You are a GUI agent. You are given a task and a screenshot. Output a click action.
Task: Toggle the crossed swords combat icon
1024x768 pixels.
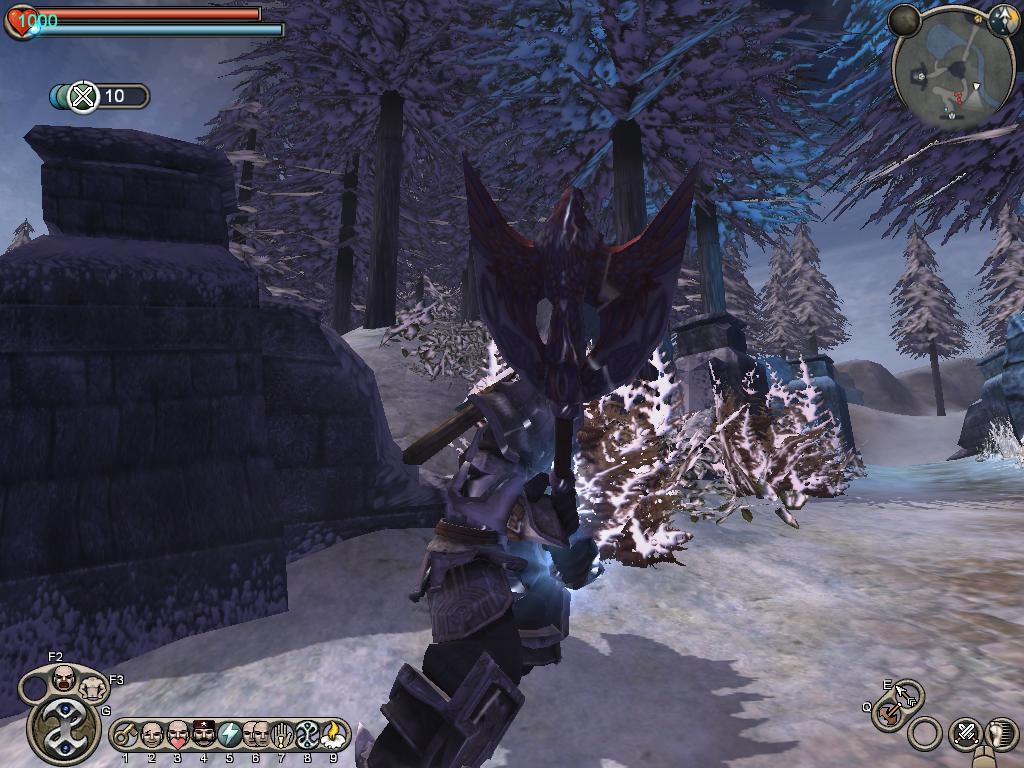965,733
